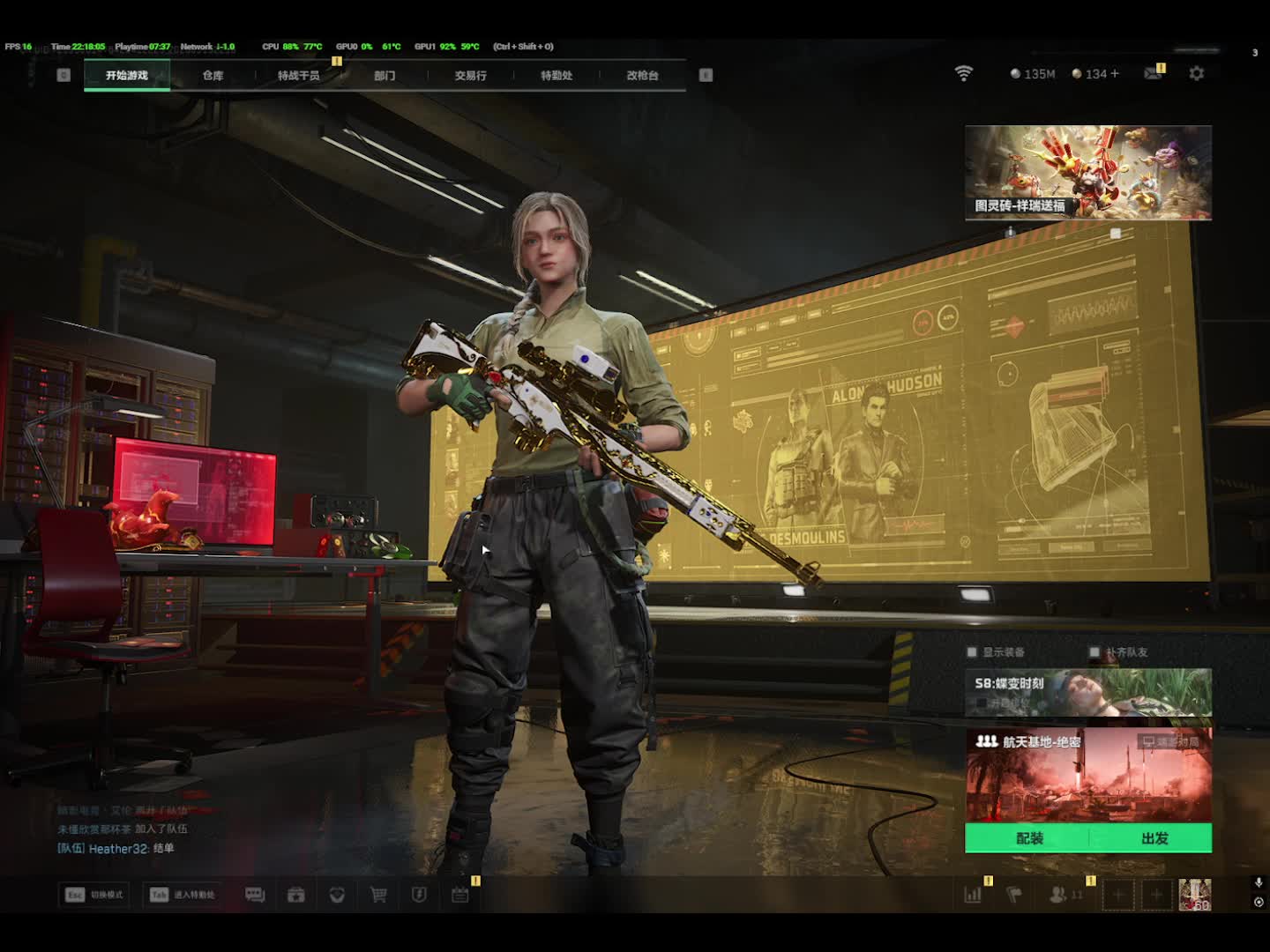This screenshot has width=1270, height=952.
Task: Go to the 交易行 (Auction House) tab
Action: pos(470,76)
